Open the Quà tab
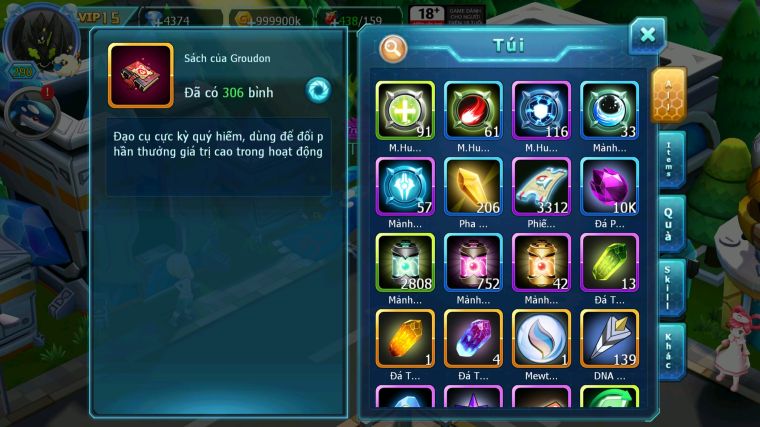 670,223
